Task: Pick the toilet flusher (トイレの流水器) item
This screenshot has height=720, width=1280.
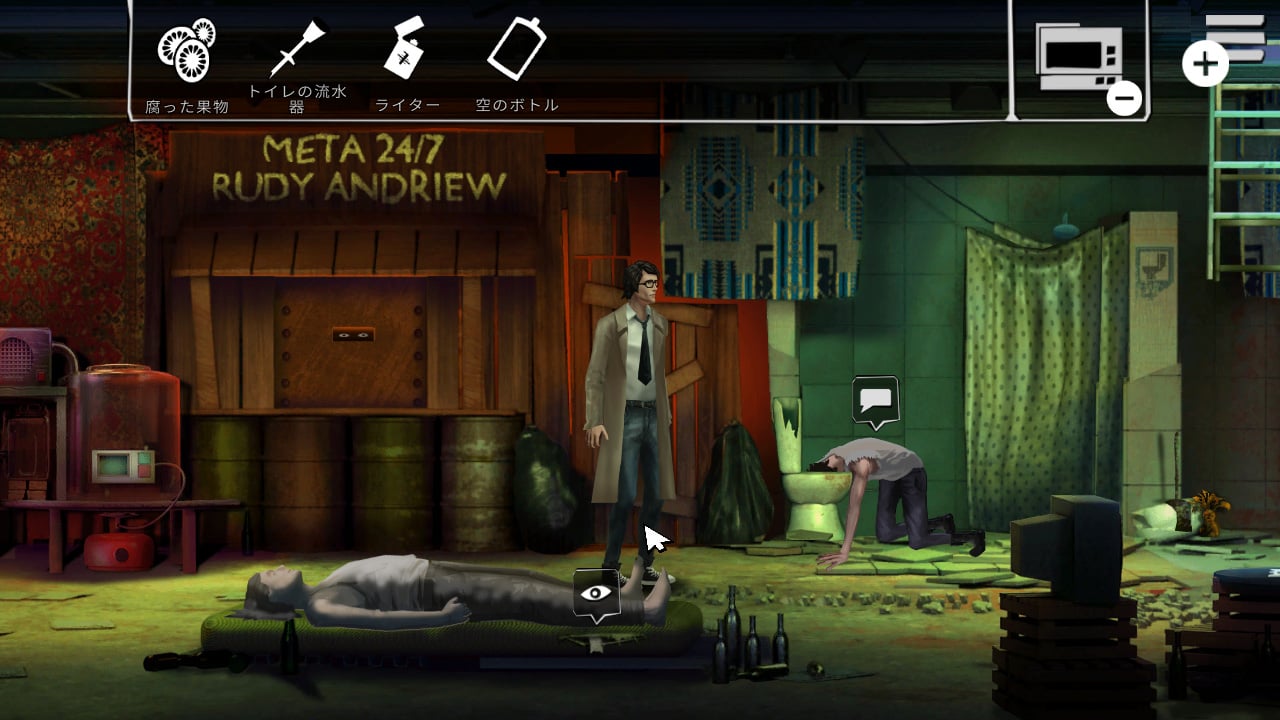Action: point(297,50)
